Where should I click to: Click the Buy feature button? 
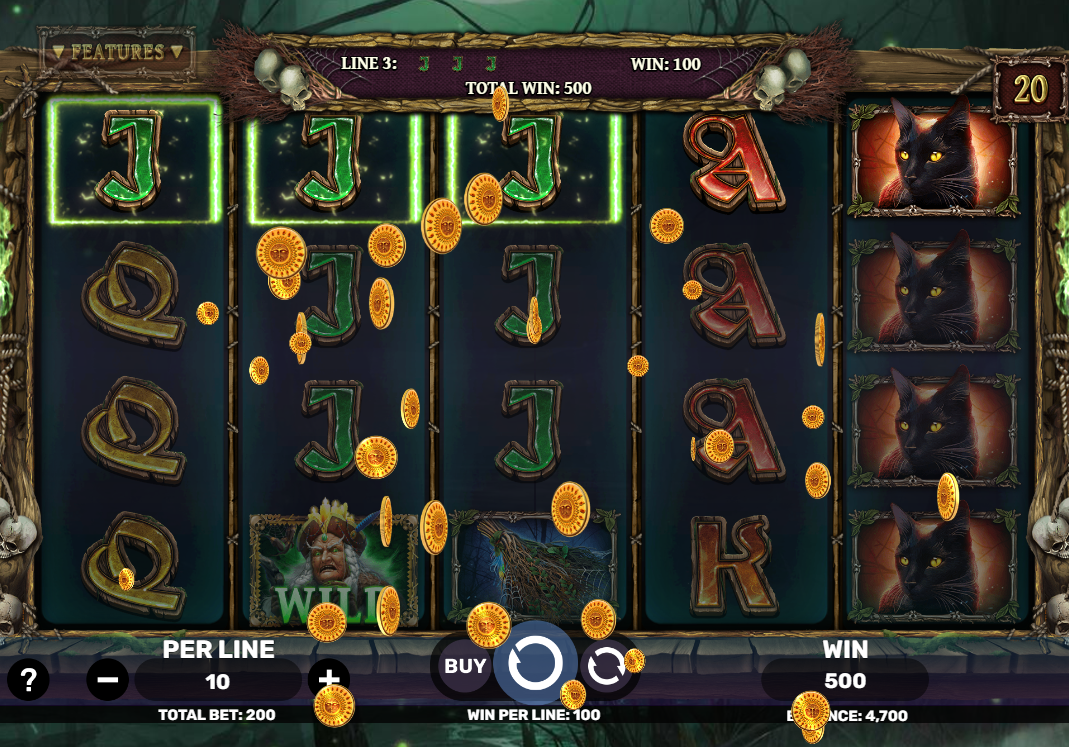point(465,666)
